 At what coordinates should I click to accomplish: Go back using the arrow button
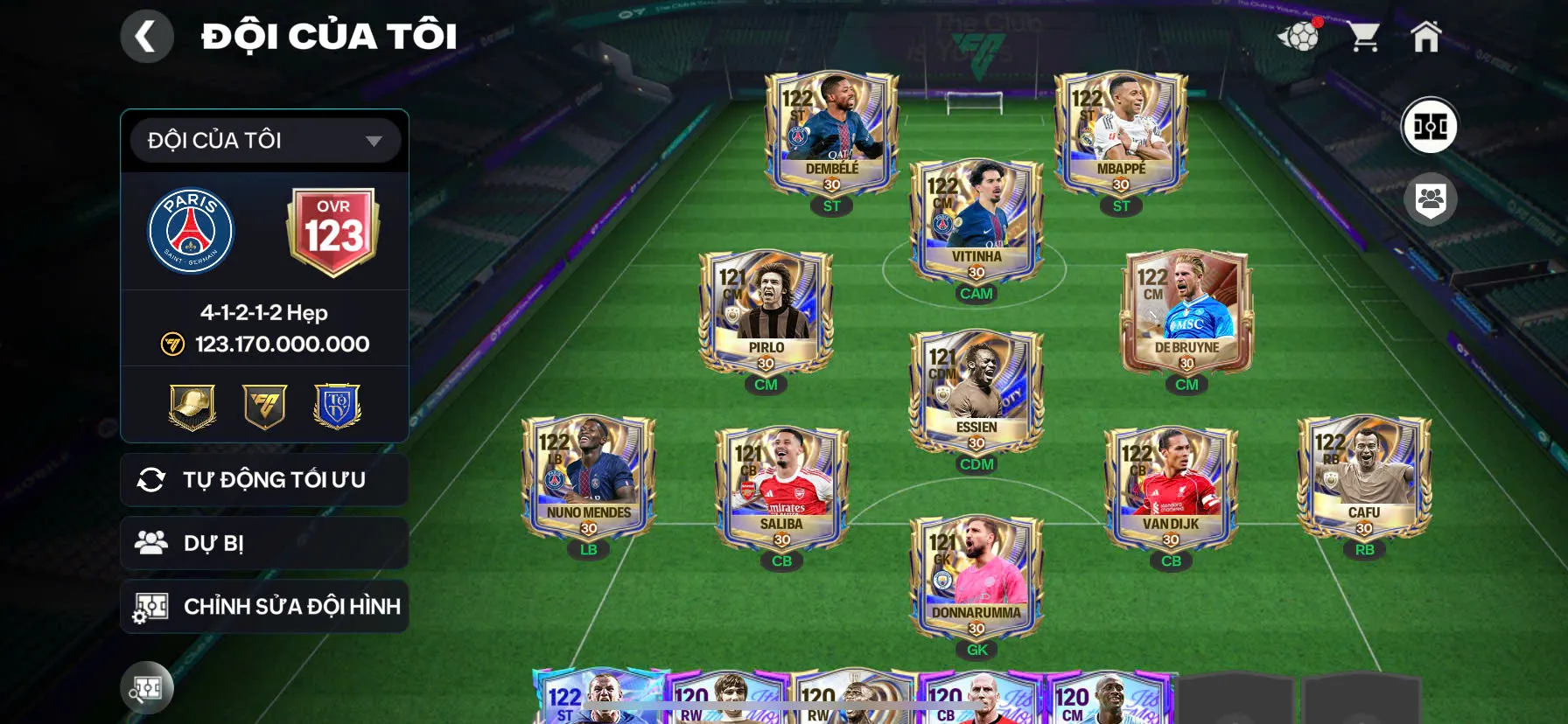tap(146, 37)
